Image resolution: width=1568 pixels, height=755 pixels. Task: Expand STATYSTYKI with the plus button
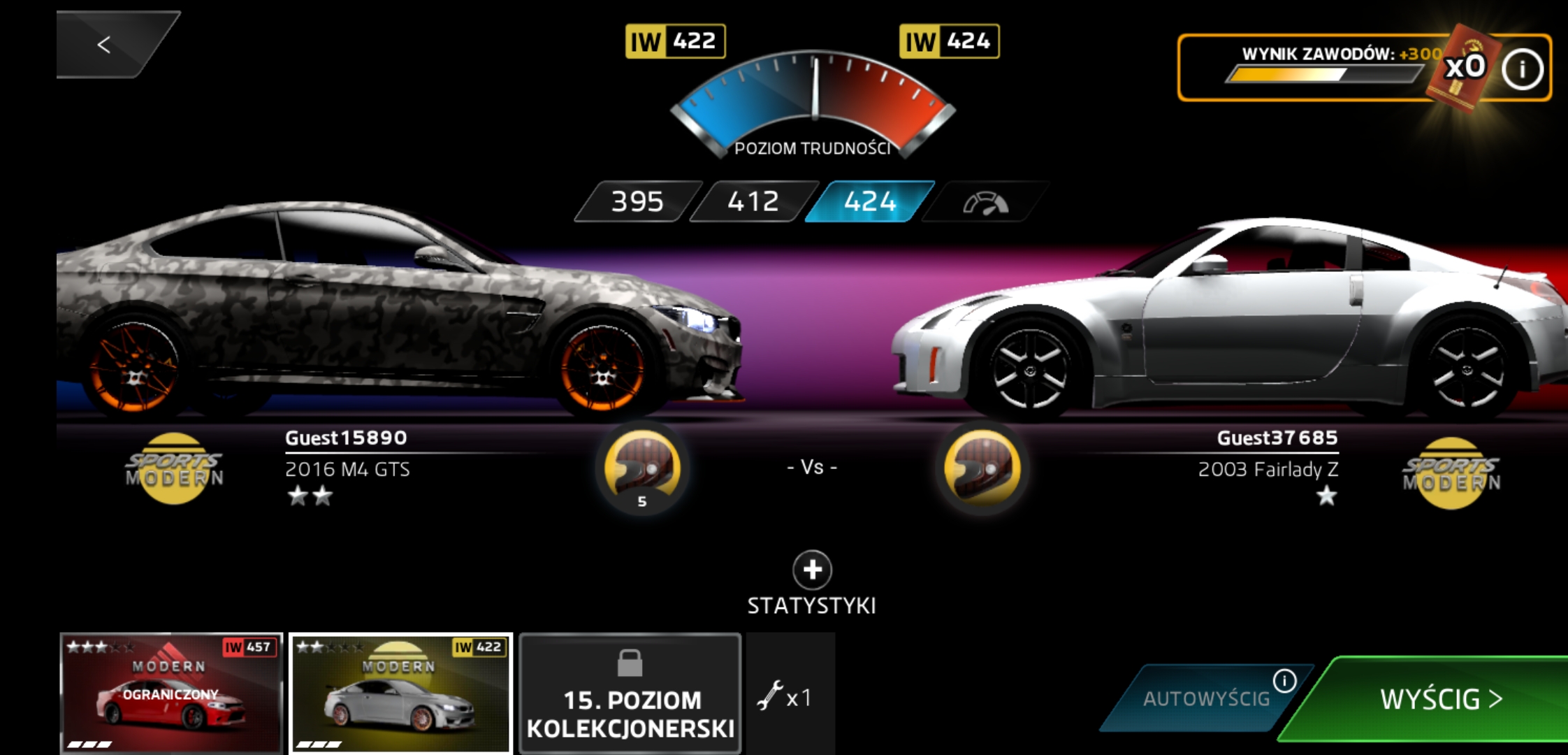tap(812, 570)
